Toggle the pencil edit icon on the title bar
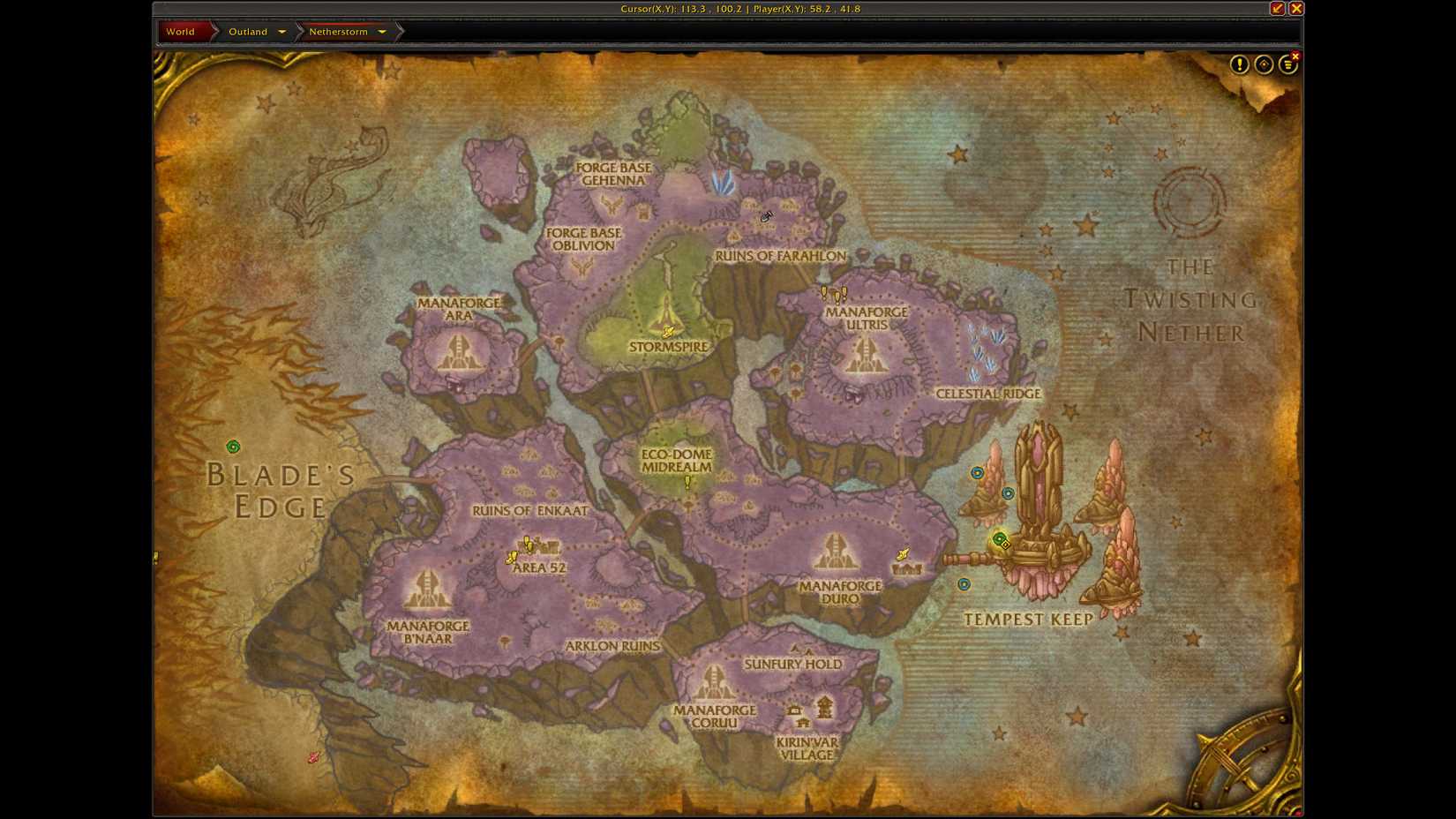 [x=1277, y=9]
